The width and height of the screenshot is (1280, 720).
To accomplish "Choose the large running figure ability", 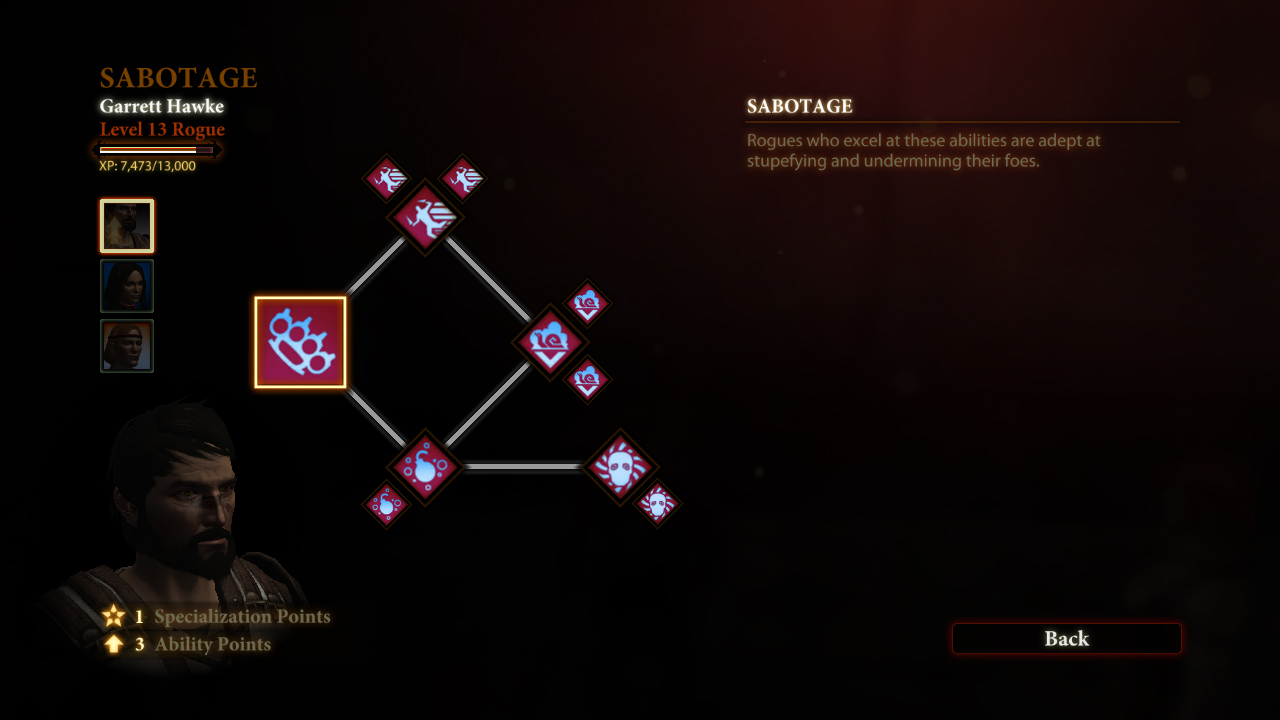I will pos(425,217).
